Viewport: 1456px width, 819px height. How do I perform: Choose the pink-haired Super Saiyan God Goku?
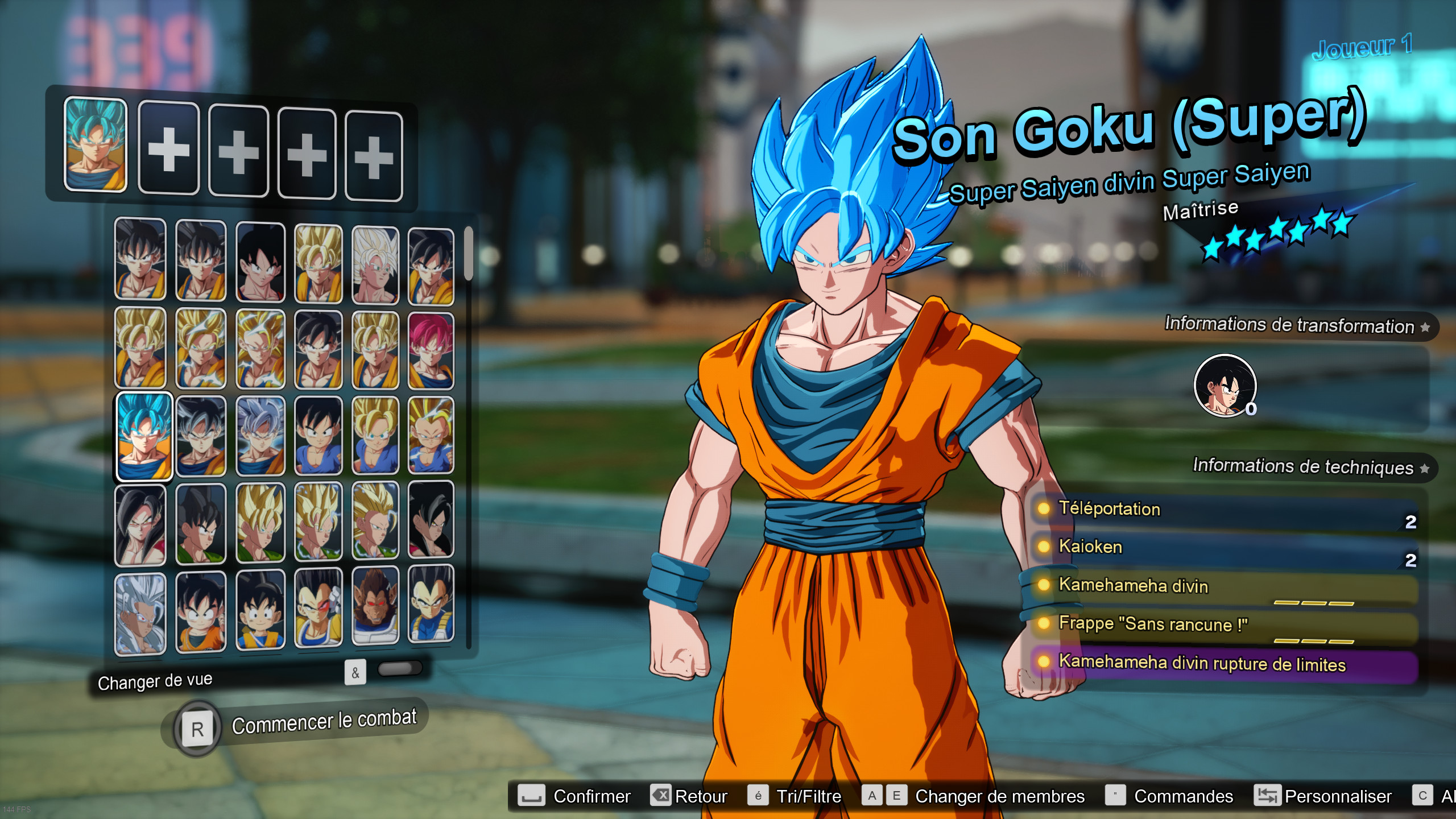pos(431,350)
